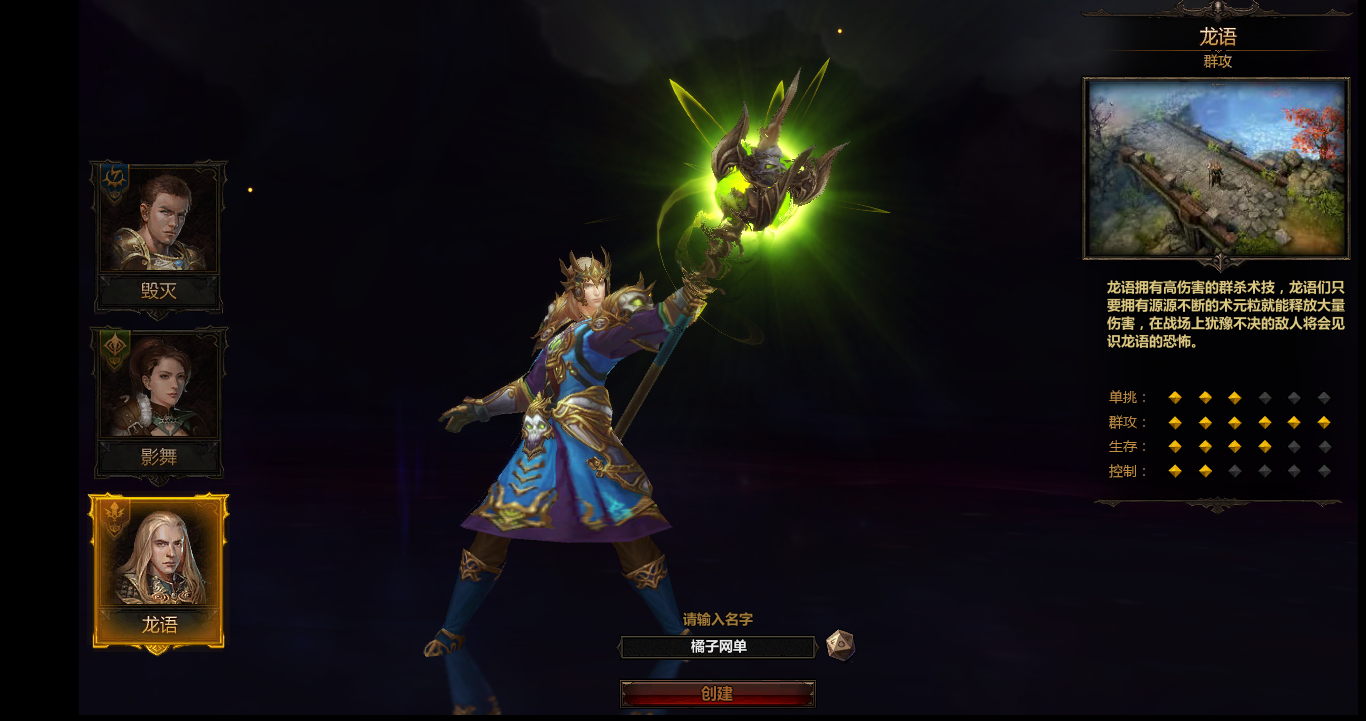1366x721 pixels.
Task: Select the 毁灭 class portrait
Action: pos(157,215)
